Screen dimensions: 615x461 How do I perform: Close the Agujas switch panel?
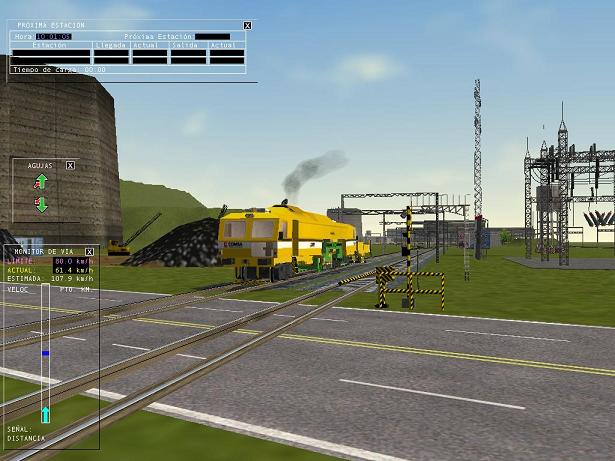click(70, 165)
